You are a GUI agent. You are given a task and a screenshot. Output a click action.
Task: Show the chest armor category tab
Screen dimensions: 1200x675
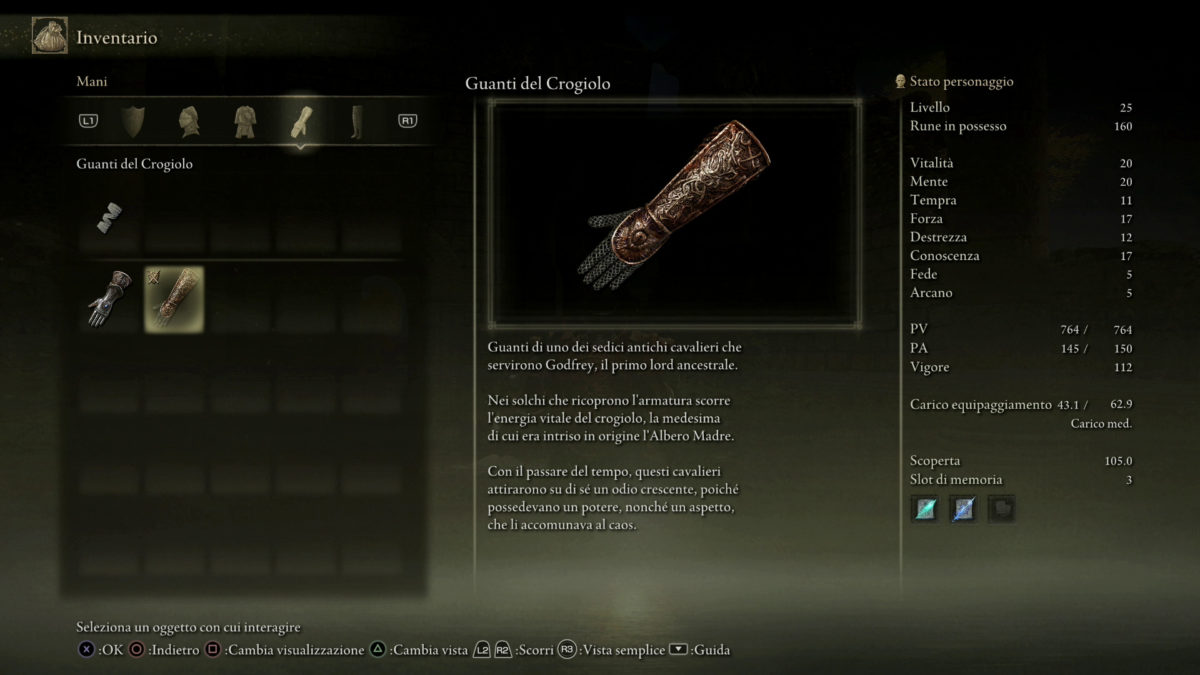(245, 121)
